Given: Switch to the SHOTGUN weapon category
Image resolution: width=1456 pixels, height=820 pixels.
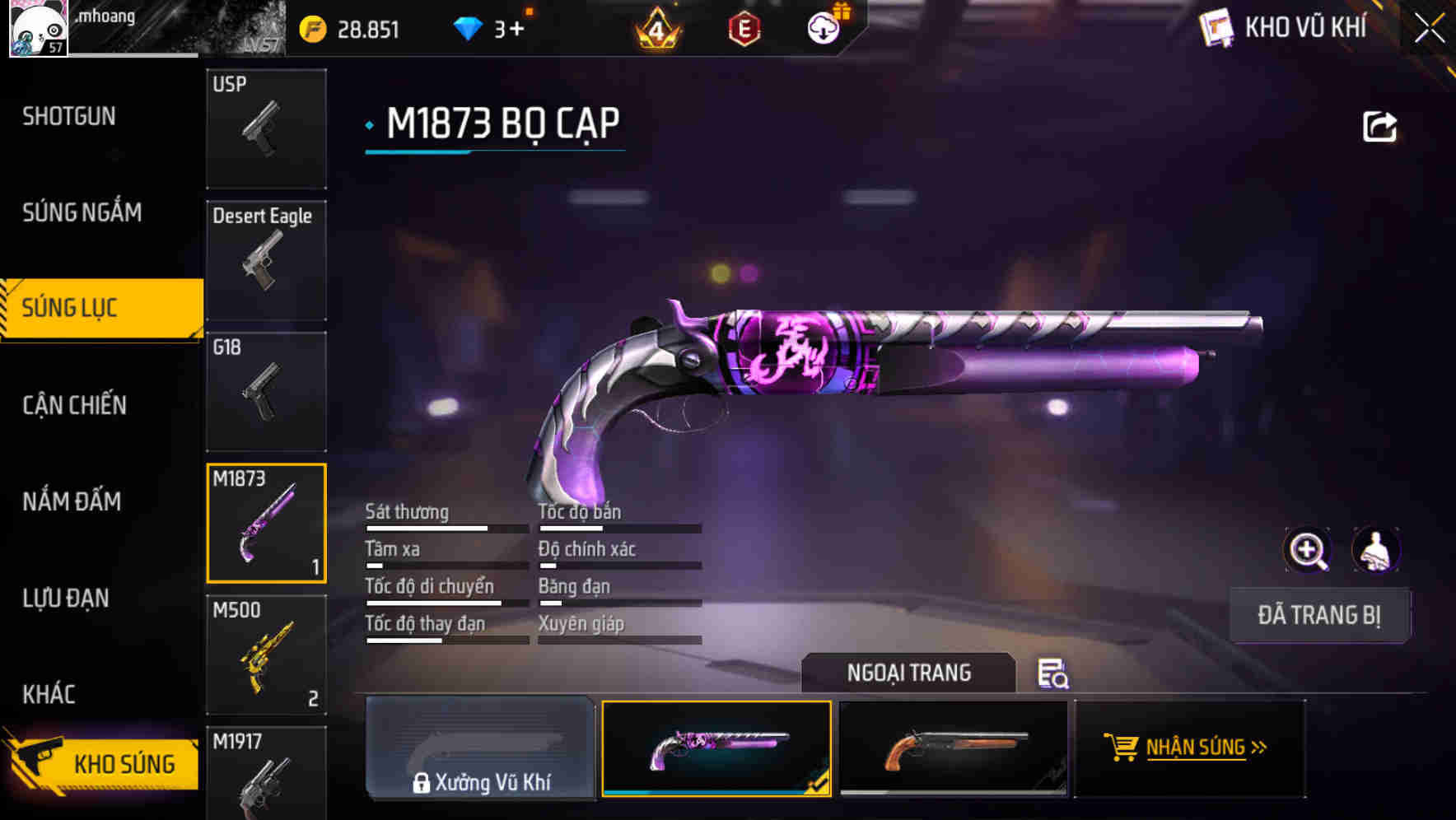Looking at the screenshot, I should [69, 115].
